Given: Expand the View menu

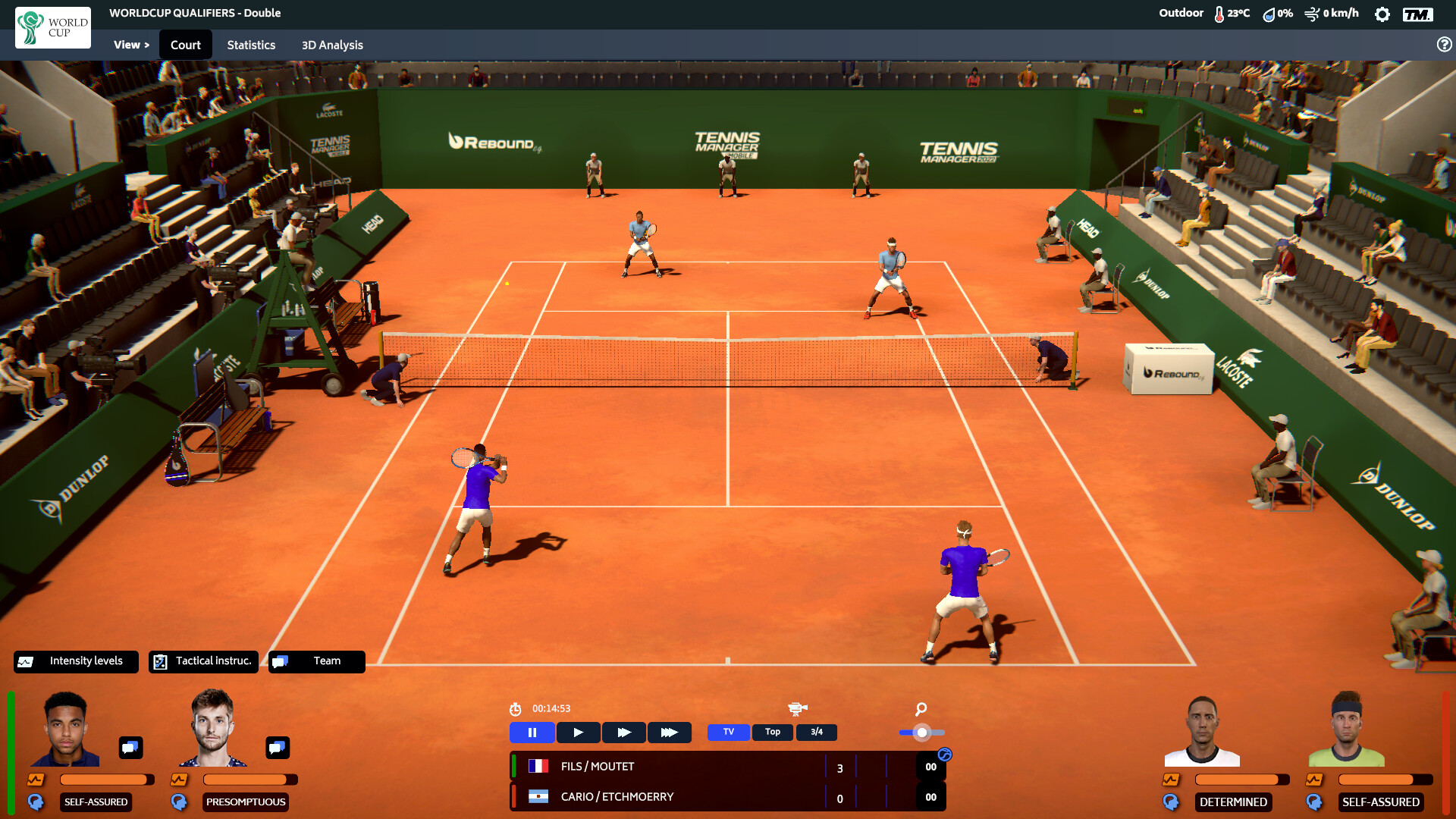Looking at the screenshot, I should coord(130,44).
